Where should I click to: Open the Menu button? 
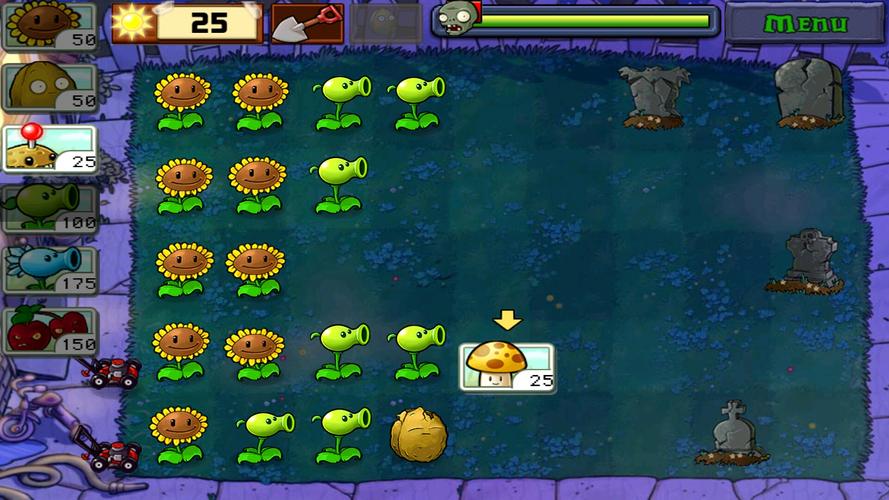point(803,22)
